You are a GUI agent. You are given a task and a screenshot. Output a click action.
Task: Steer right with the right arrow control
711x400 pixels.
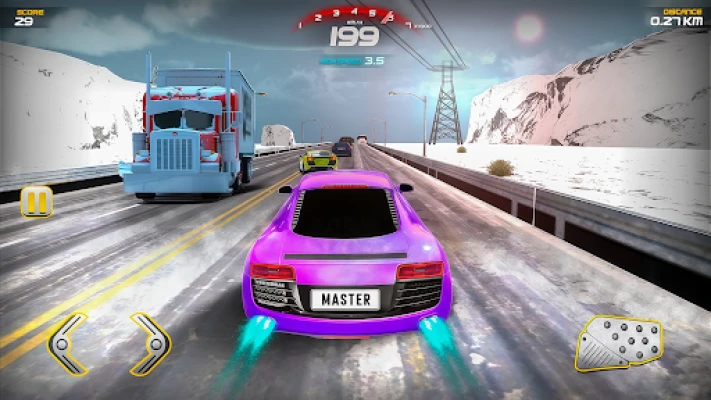click(149, 343)
